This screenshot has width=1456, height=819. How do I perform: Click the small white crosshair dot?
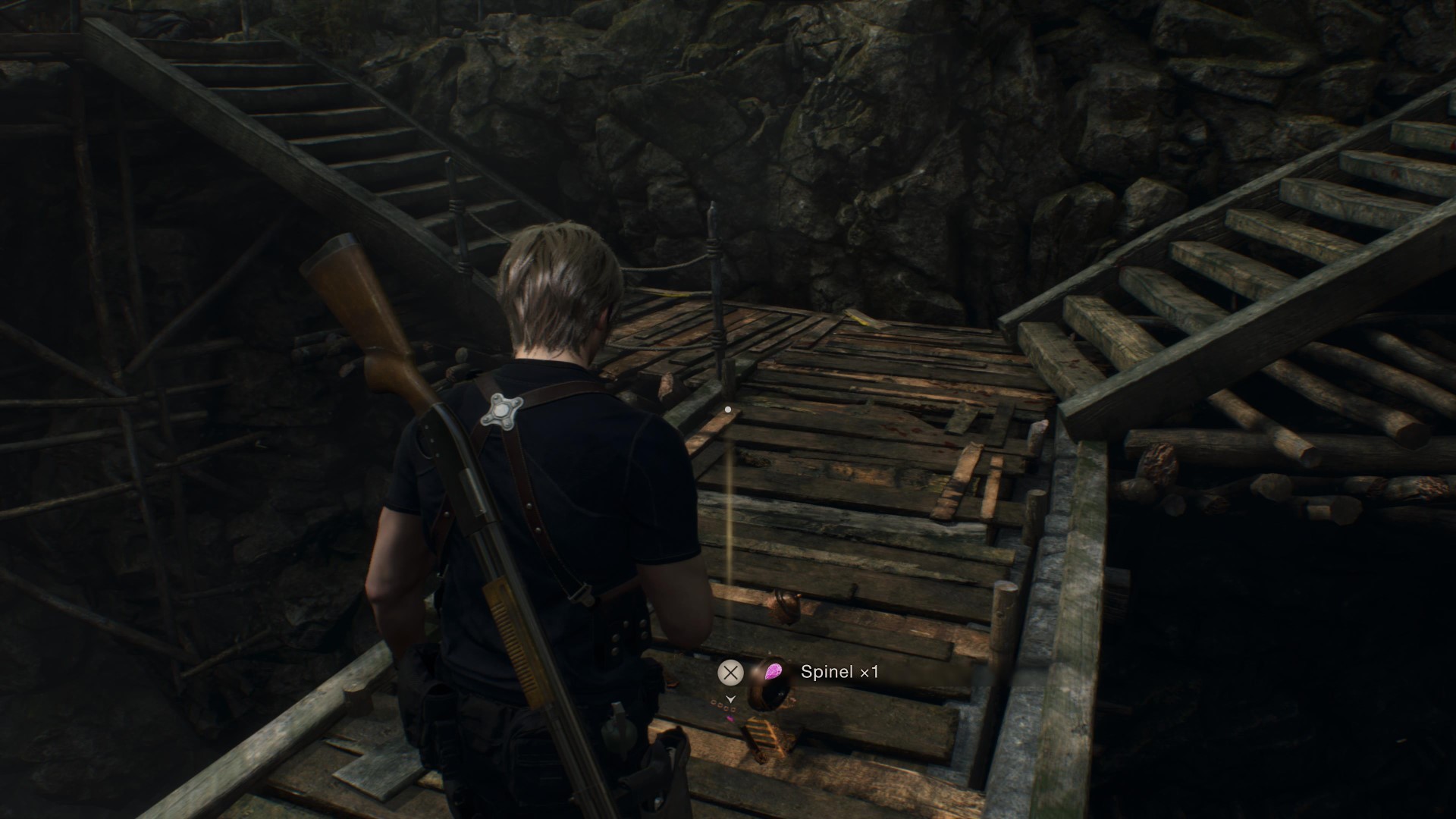coord(729,408)
